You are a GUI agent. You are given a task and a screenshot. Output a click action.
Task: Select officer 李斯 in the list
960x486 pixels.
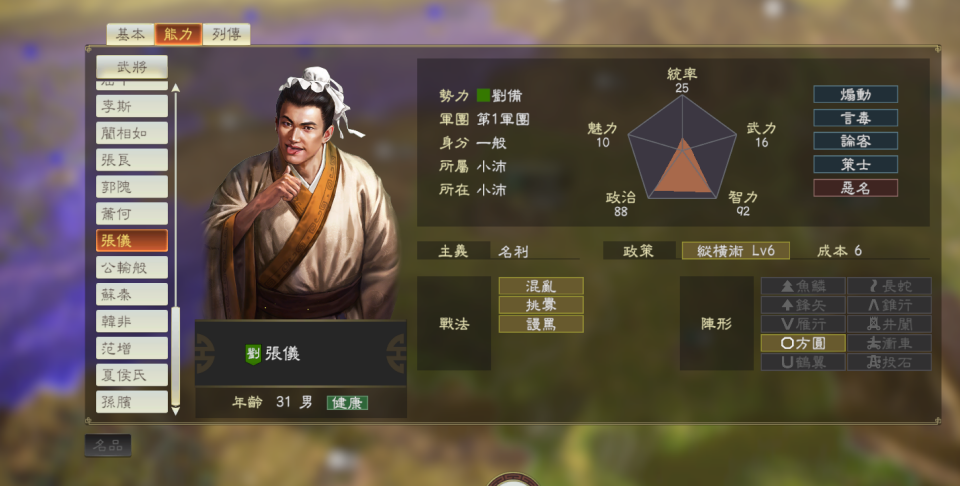[x=132, y=106]
